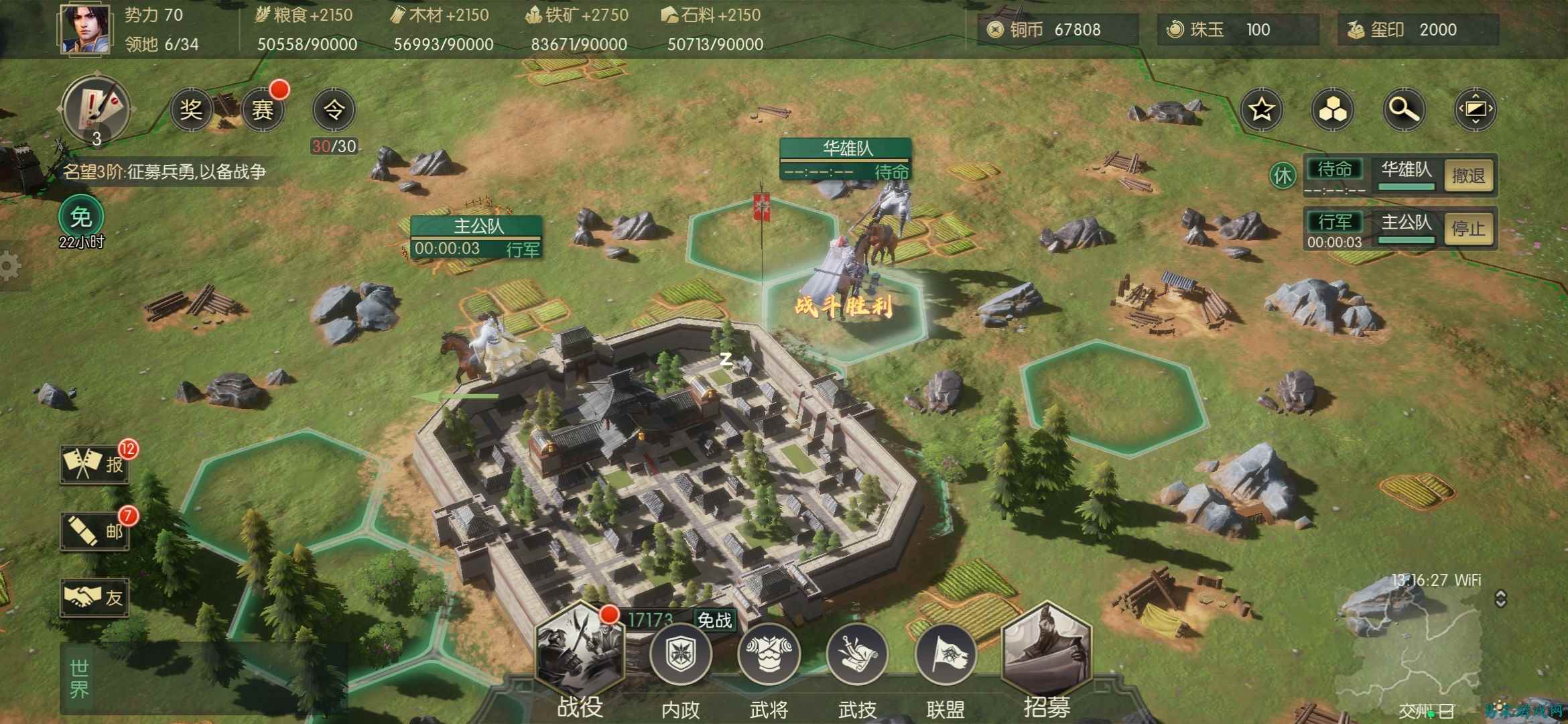Screen dimensions: 1568x724
Task: Open the player avatar portrait
Action: click(85, 28)
